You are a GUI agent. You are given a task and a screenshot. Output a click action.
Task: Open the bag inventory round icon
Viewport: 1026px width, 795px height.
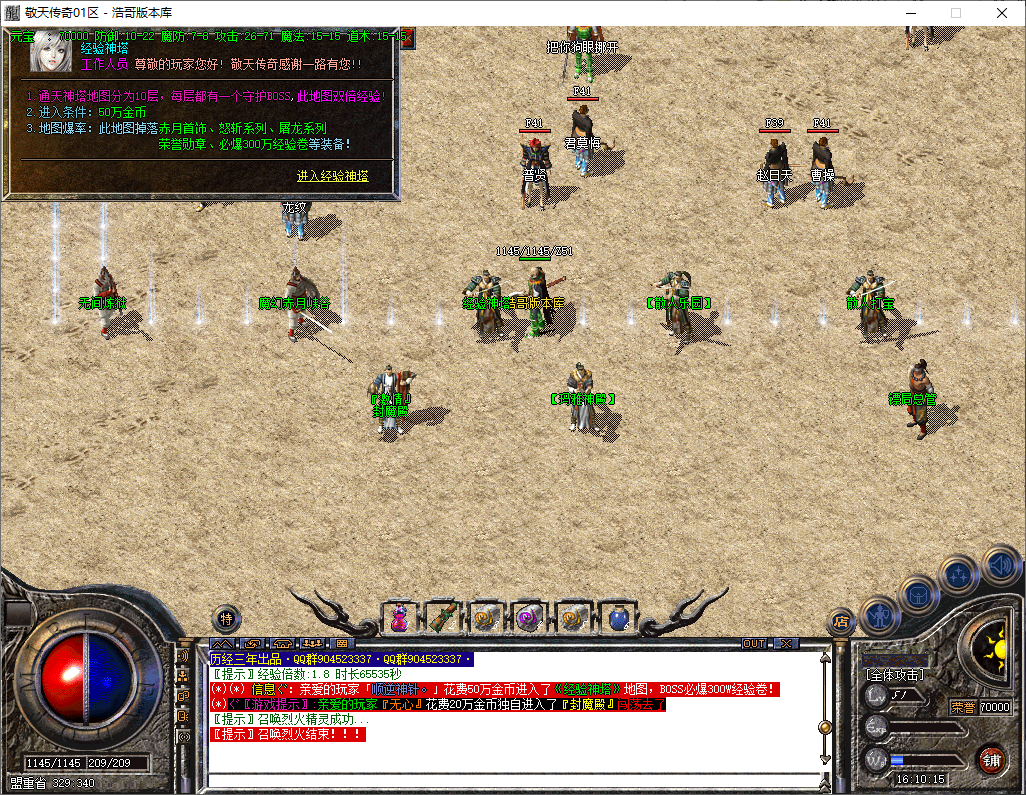918,594
